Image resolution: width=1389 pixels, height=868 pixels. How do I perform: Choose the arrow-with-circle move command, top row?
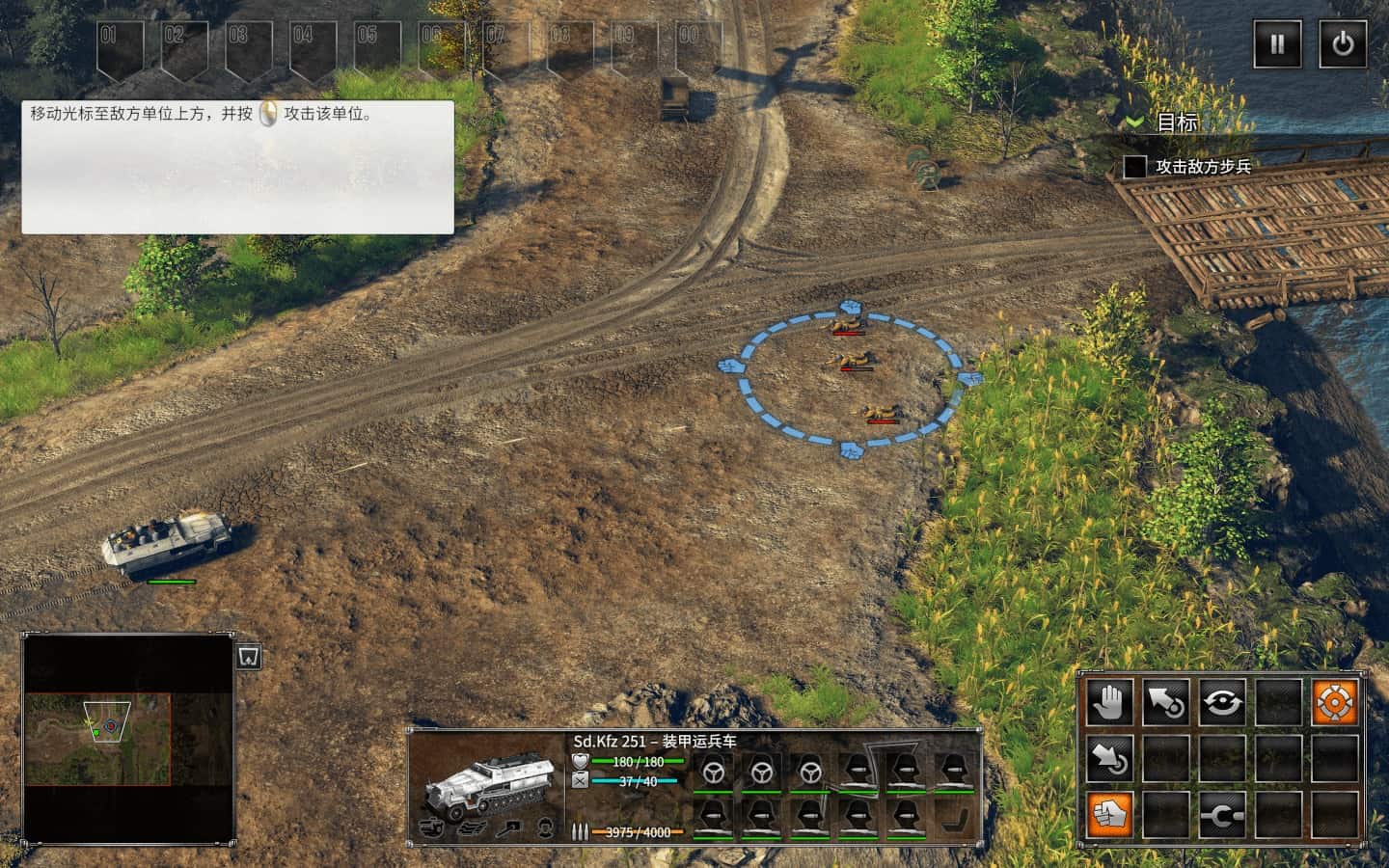coord(1166,702)
